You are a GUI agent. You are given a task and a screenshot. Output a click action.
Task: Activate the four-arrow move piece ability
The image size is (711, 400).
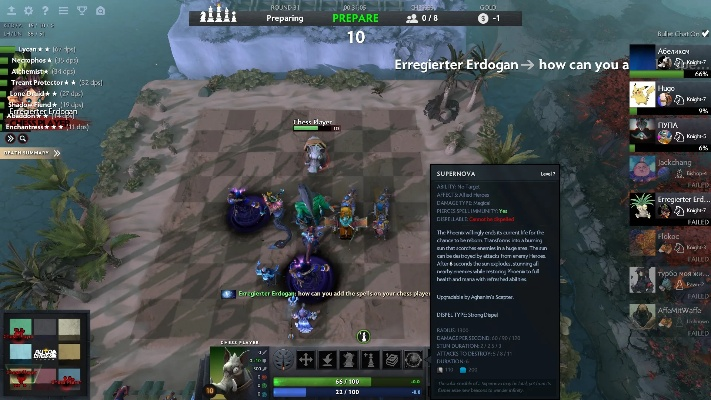307,360
